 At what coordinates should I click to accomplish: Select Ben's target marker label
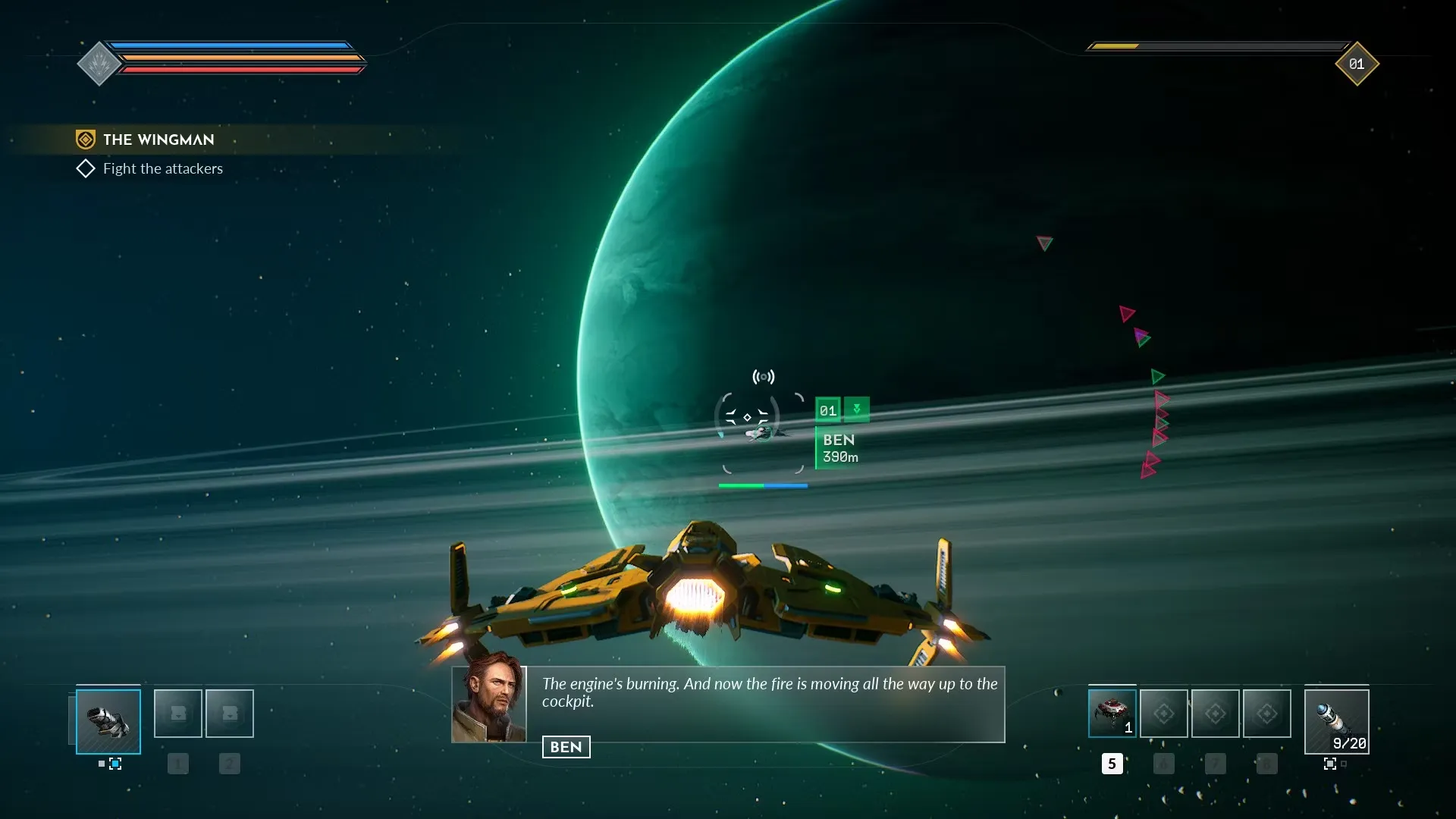point(839,448)
